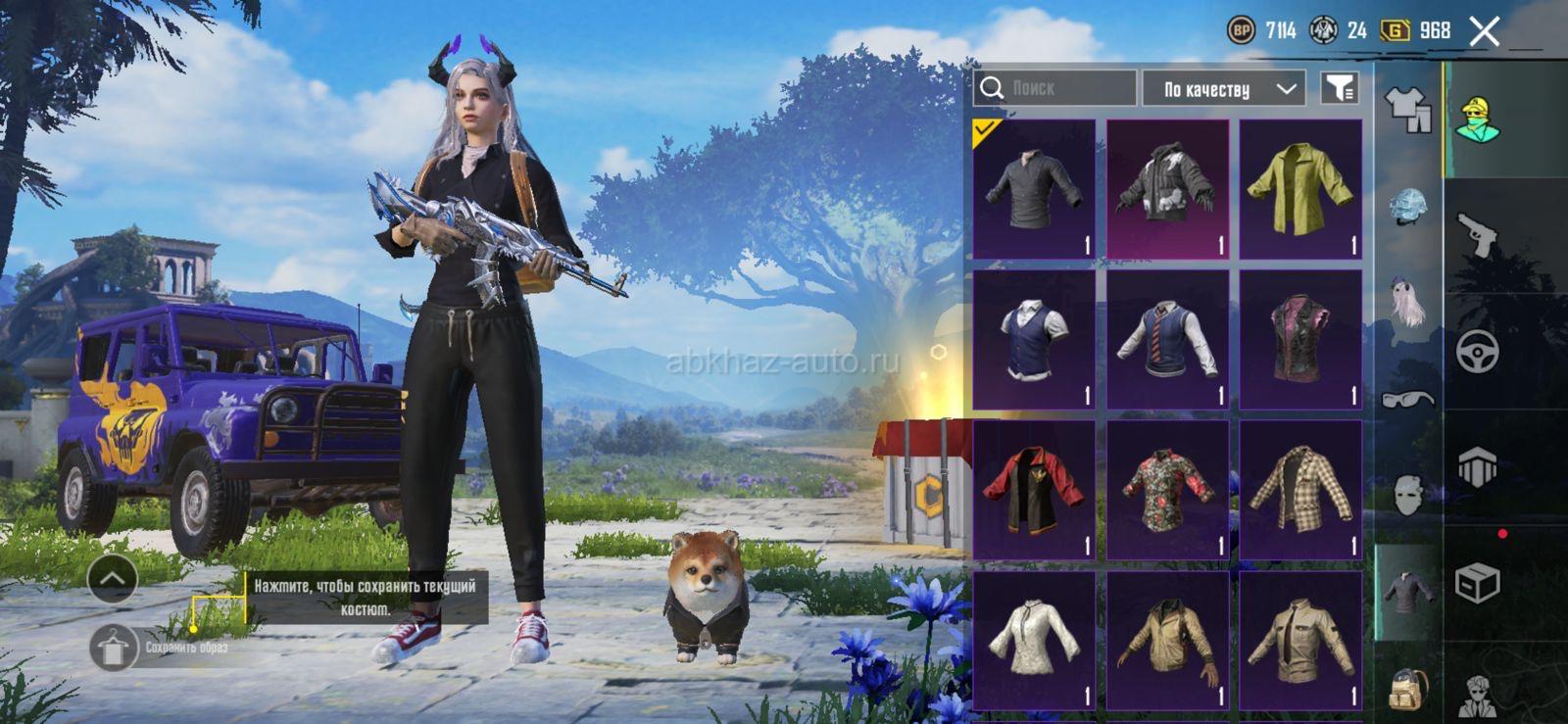Screen dimensions: 1568x724
Task: Click the search field labeled Поиск
Action: coord(1055,88)
